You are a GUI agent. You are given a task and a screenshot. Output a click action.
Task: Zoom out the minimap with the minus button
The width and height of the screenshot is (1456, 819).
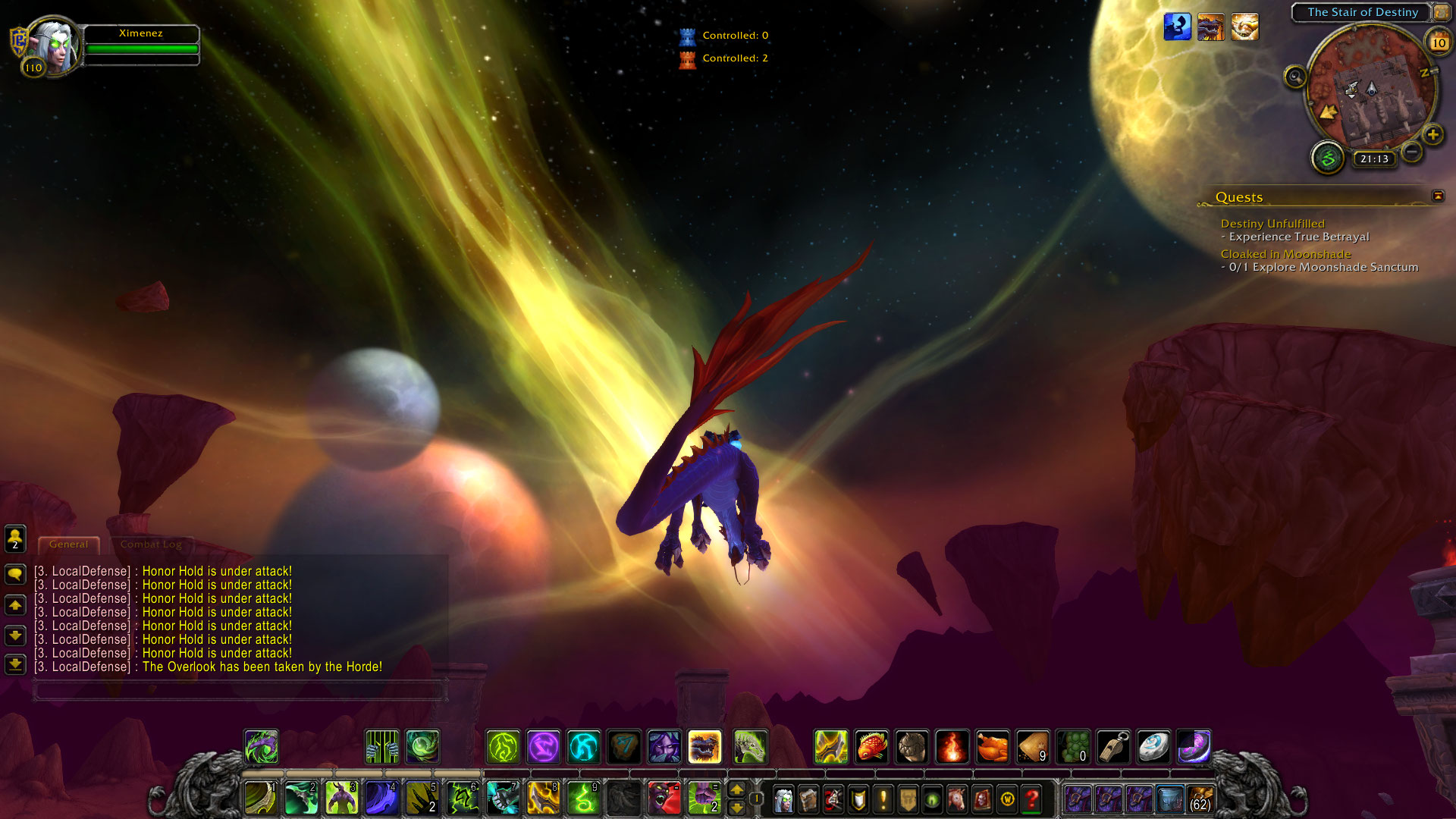pyautogui.click(x=1411, y=152)
